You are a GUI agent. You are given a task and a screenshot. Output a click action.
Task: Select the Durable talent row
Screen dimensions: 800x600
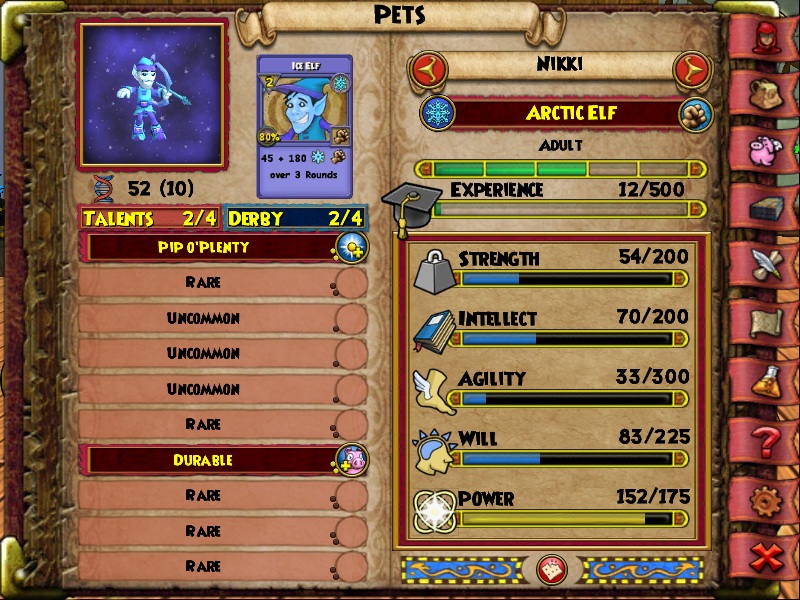coord(217,460)
